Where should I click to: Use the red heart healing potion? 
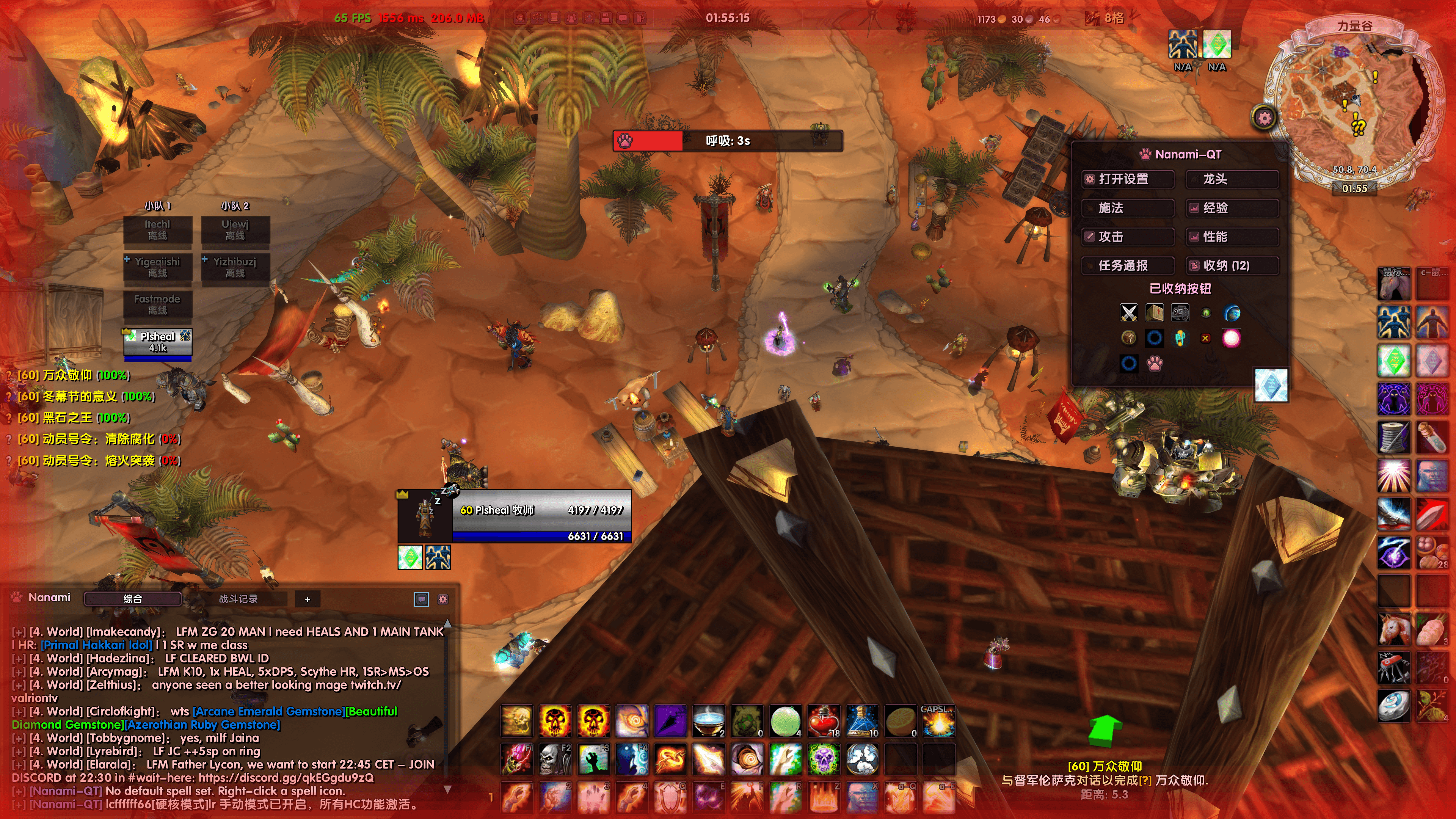pyautogui.click(x=824, y=721)
